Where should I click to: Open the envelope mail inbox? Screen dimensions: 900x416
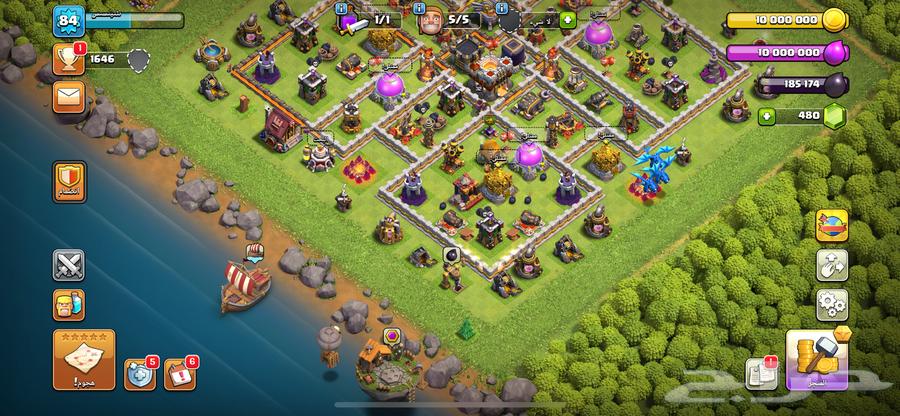[x=69, y=98]
